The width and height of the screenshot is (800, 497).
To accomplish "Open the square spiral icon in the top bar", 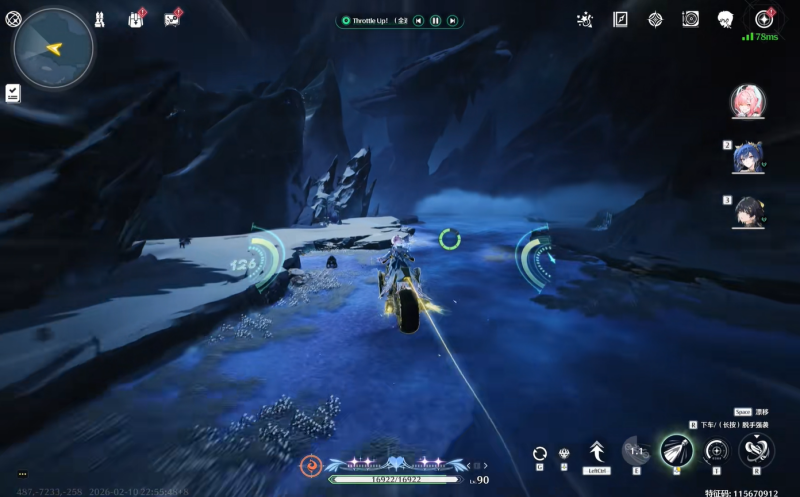I will coord(690,19).
